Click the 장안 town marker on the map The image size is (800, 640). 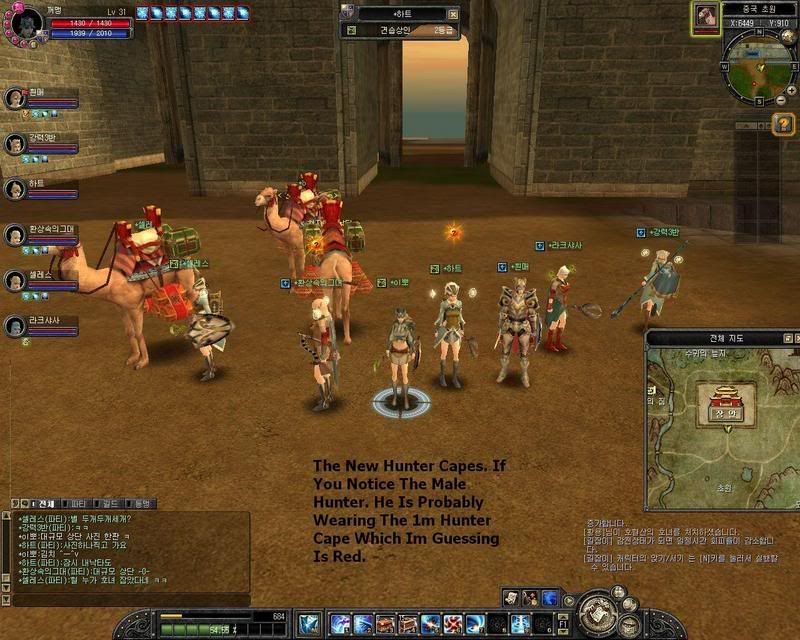coord(722,412)
